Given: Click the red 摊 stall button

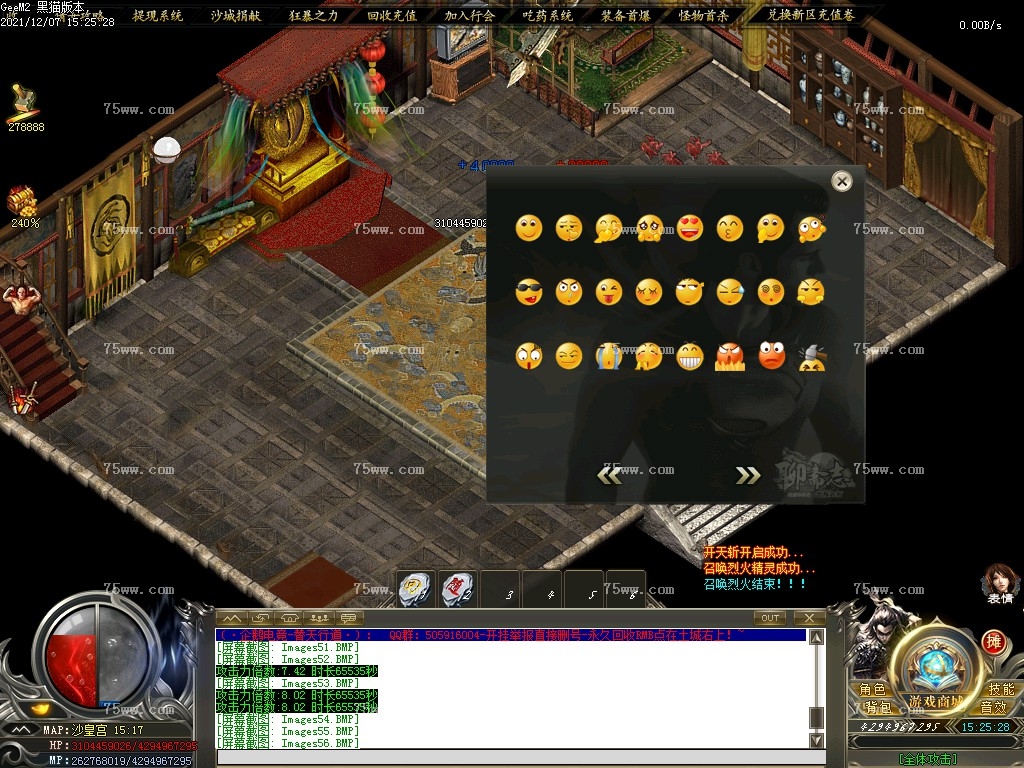Looking at the screenshot, I should coord(993,641).
